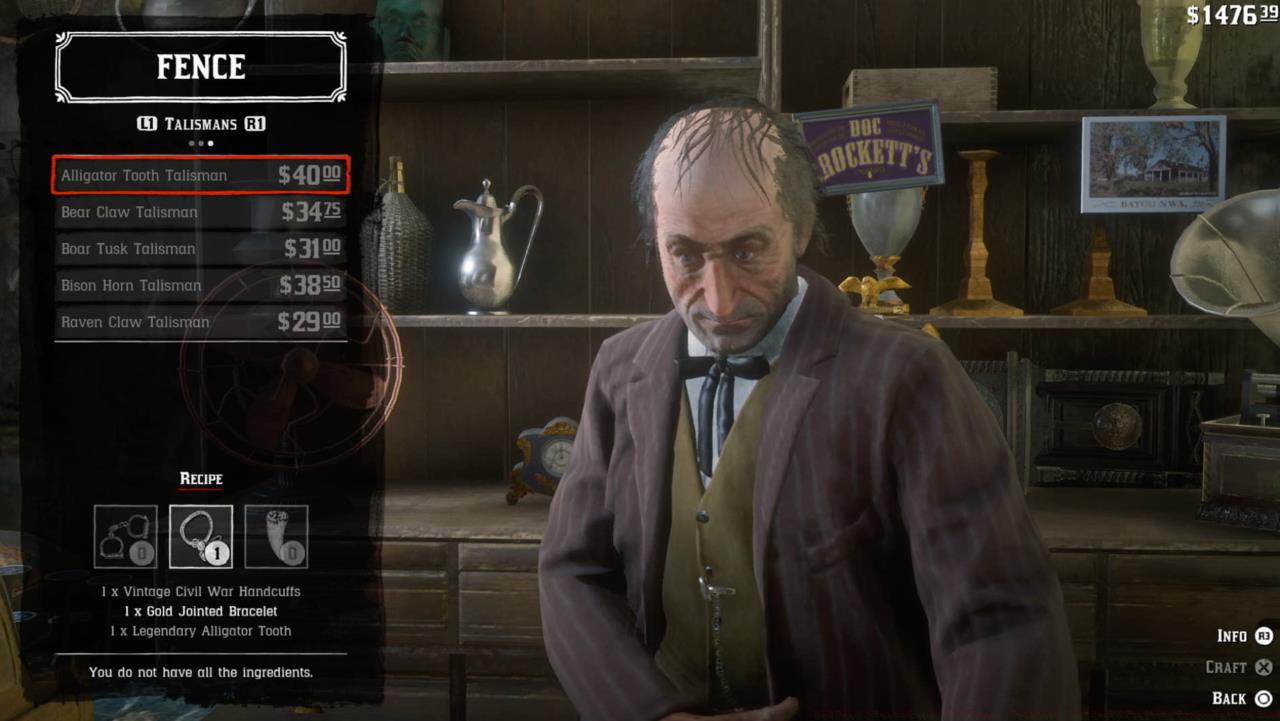Select the Vintage Civil War Handcuffs ingredient
1280x721 pixels.
click(x=125, y=537)
